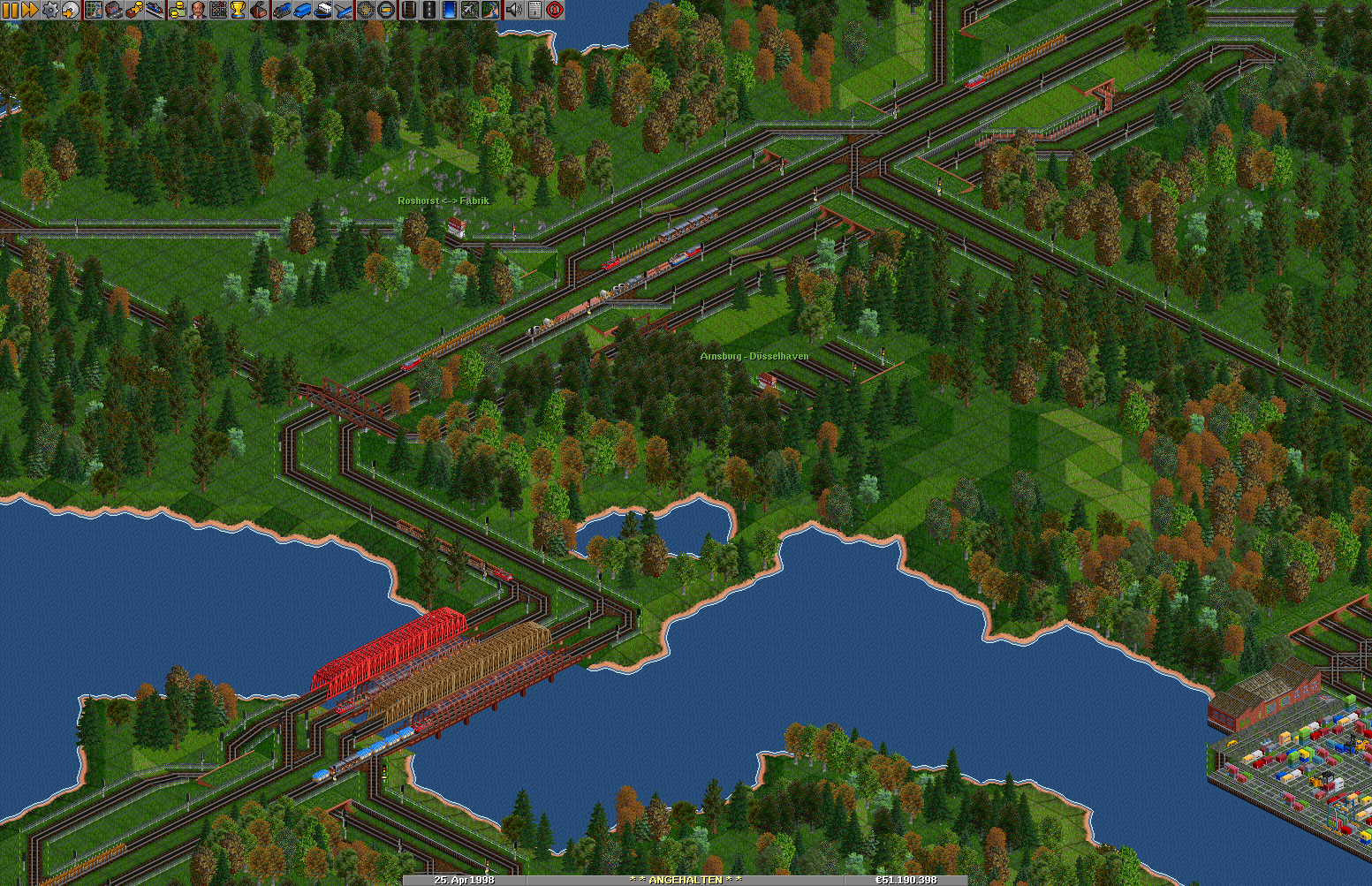Open the aircraft list
This screenshot has height=886, width=1372.
[x=344, y=10]
